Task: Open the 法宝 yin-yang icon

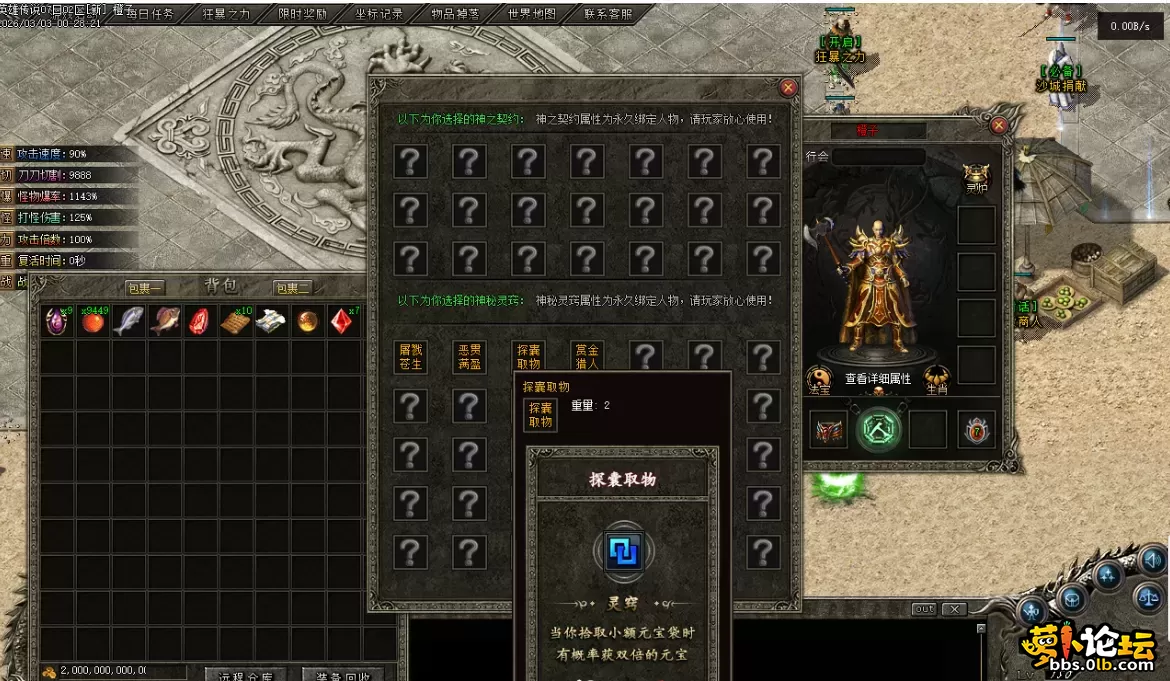Action: click(x=819, y=378)
